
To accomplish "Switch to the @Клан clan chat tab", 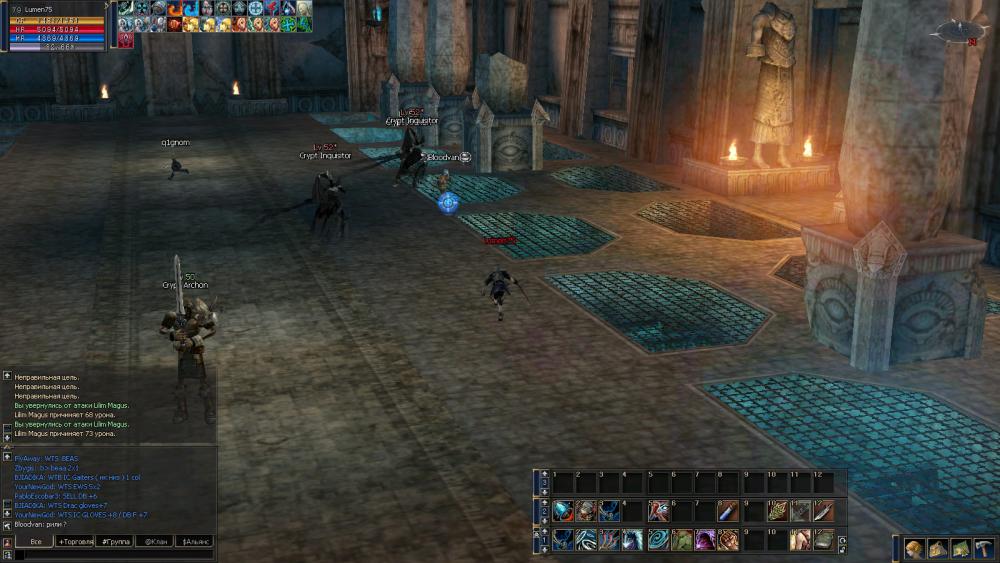I will [x=155, y=541].
